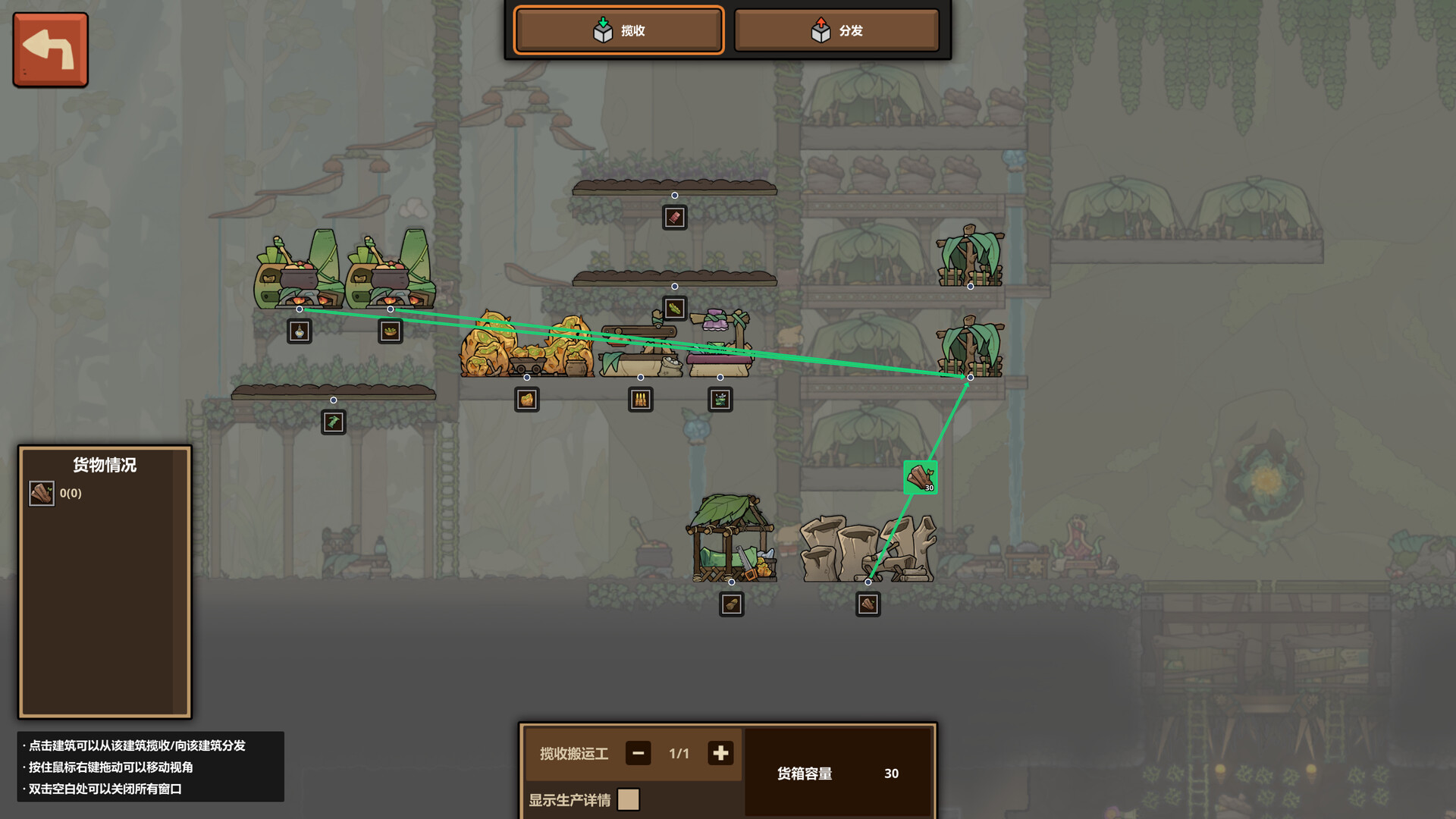The width and height of the screenshot is (1456, 819).
Task: Select the potion bottle icon below the left cooking station
Action: (x=298, y=331)
